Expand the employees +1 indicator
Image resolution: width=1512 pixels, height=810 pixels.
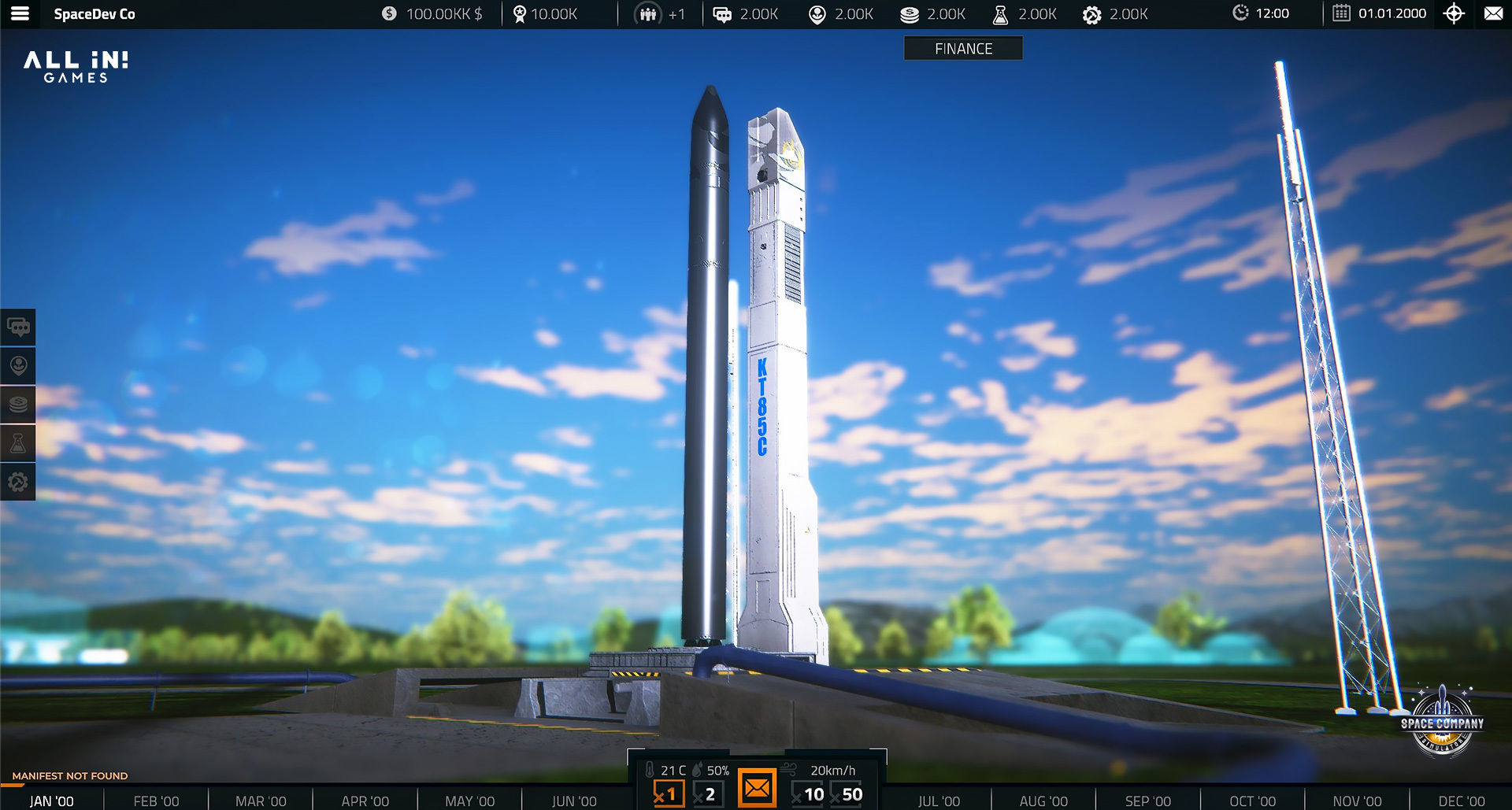point(661,13)
